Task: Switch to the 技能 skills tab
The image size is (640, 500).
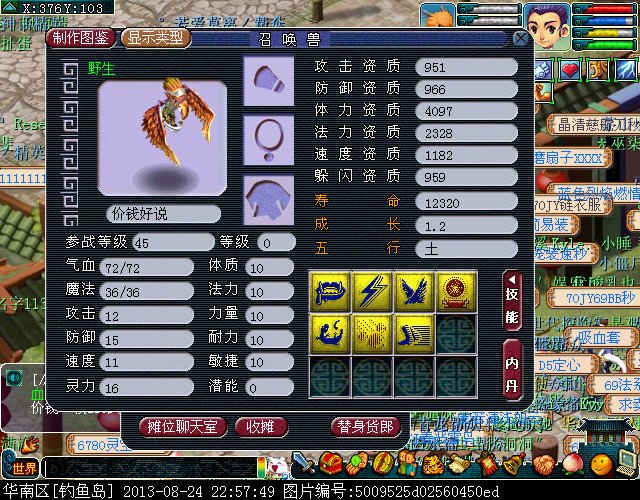Action: pyautogui.click(x=511, y=302)
